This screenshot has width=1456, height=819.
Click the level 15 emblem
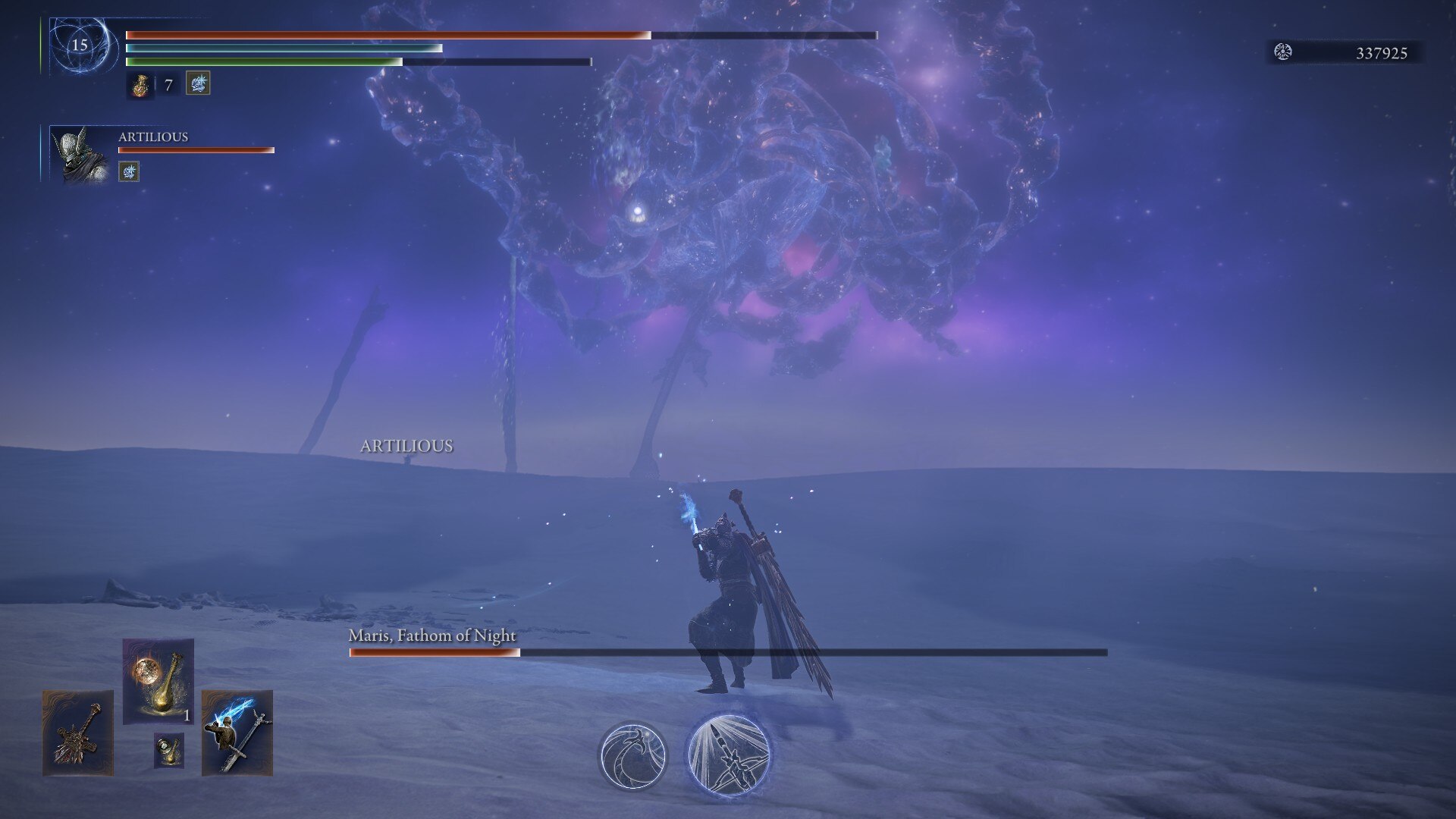(x=80, y=45)
